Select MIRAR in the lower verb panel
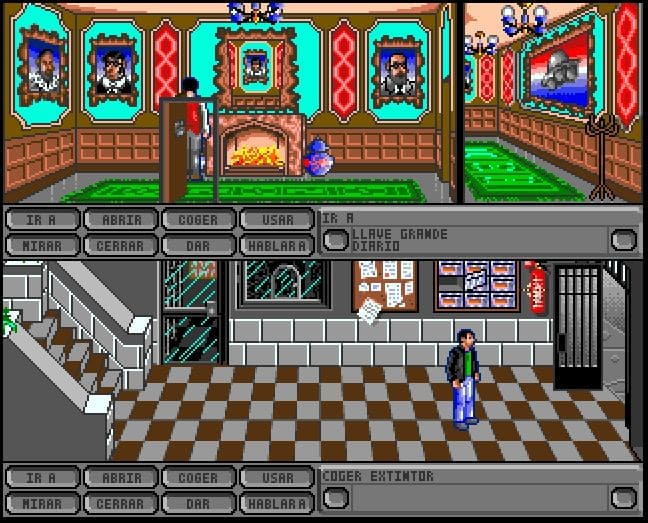This screenshot has height=523, width=648. tap(40, 502)
